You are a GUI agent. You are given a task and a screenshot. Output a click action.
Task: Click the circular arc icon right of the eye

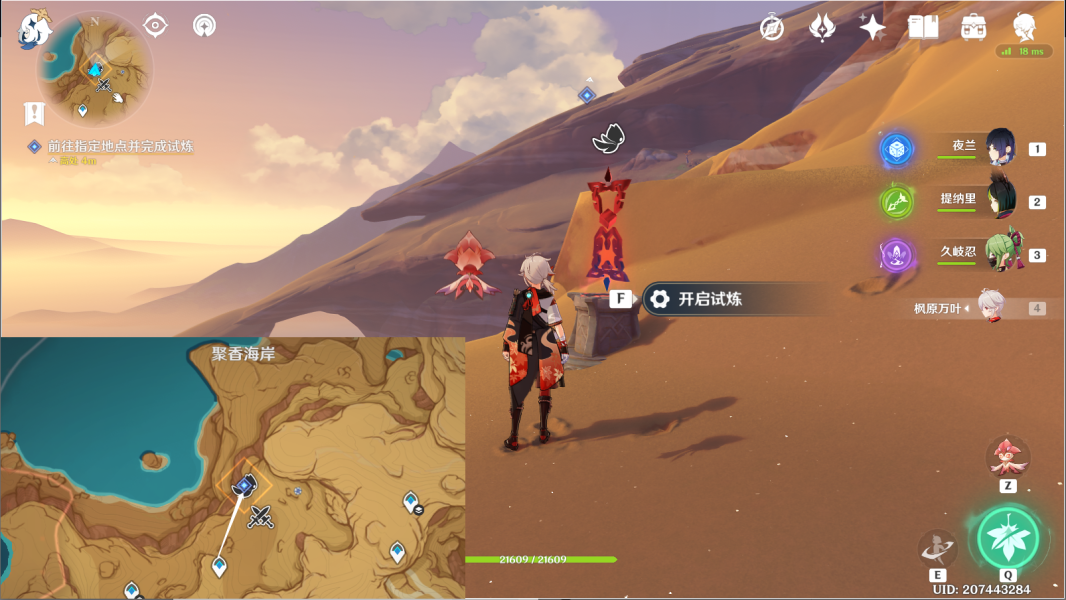coord(204,25)
